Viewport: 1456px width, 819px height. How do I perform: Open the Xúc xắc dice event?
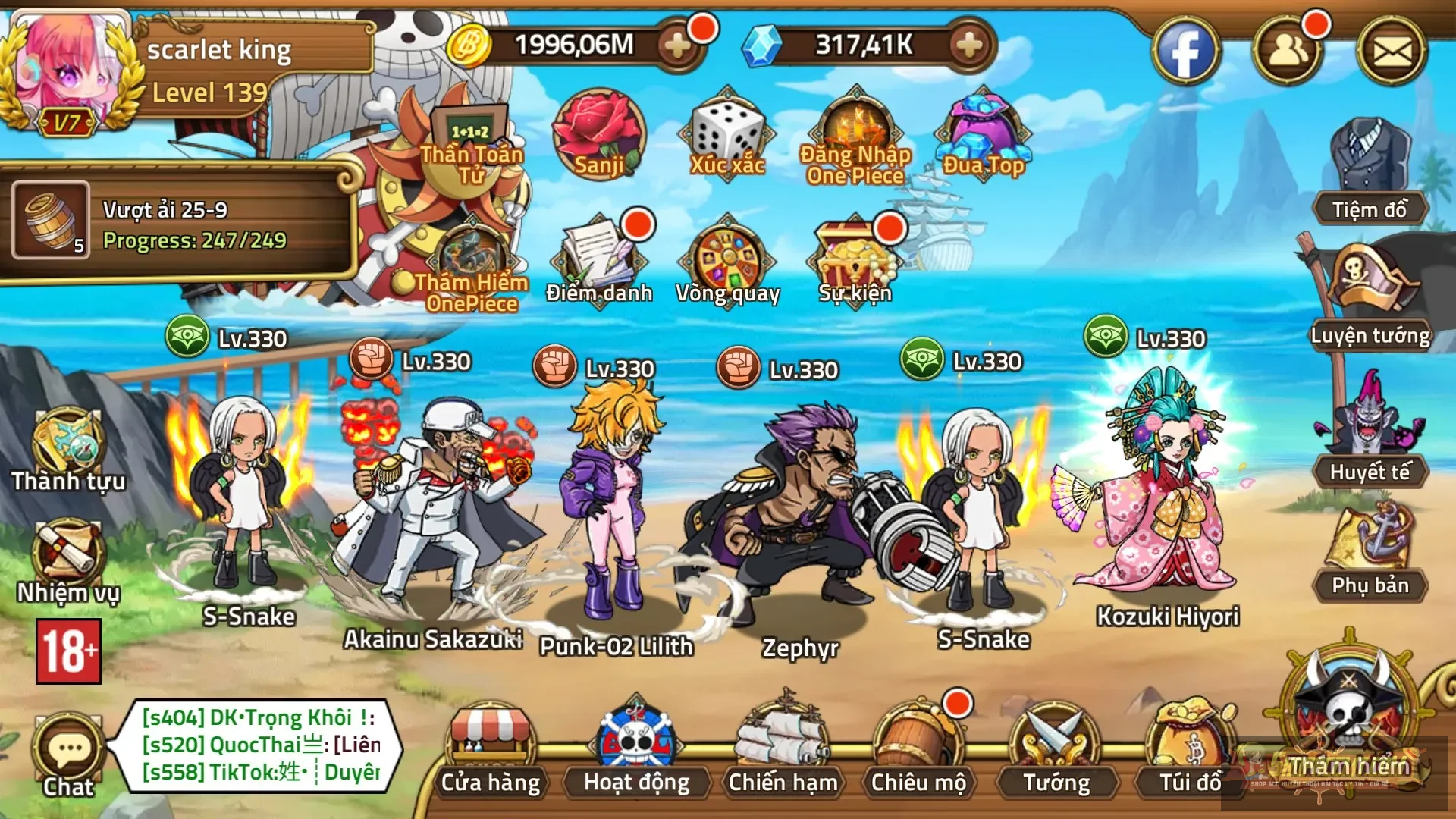(x=726, y=135)
